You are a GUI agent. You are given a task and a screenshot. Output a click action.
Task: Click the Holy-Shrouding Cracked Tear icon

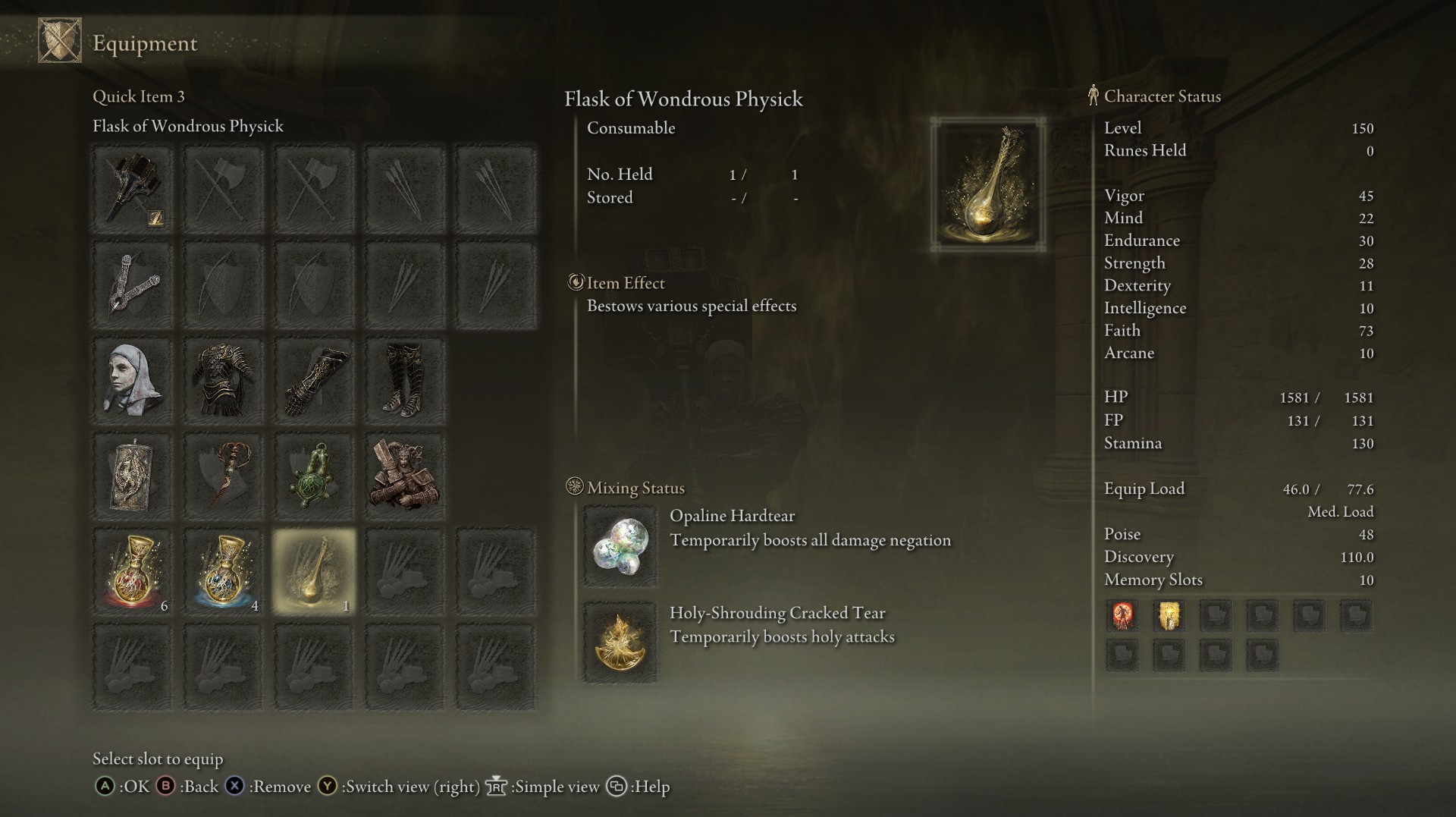click(620, 643)
